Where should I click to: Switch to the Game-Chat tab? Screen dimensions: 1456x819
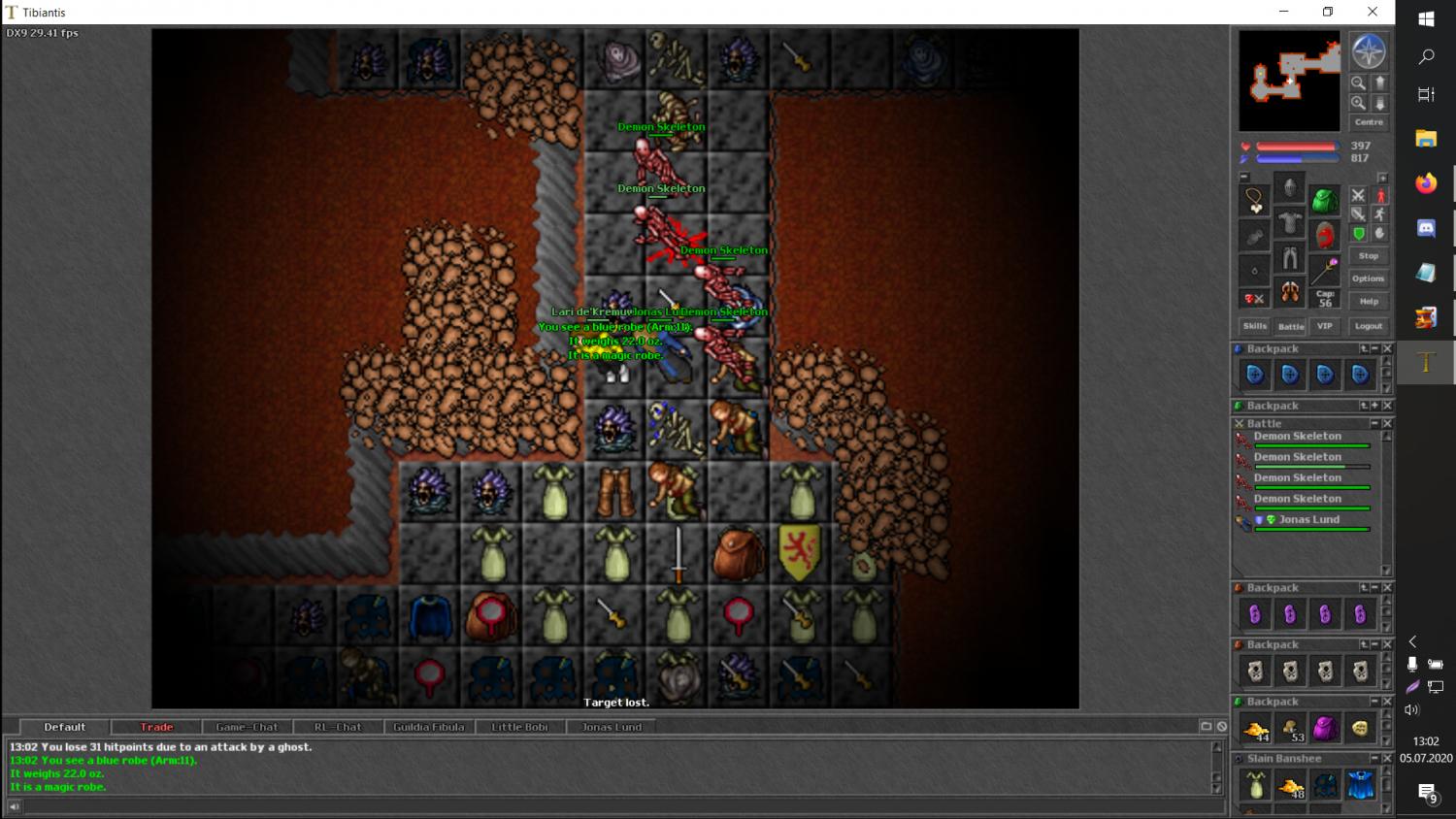(247, 727)
